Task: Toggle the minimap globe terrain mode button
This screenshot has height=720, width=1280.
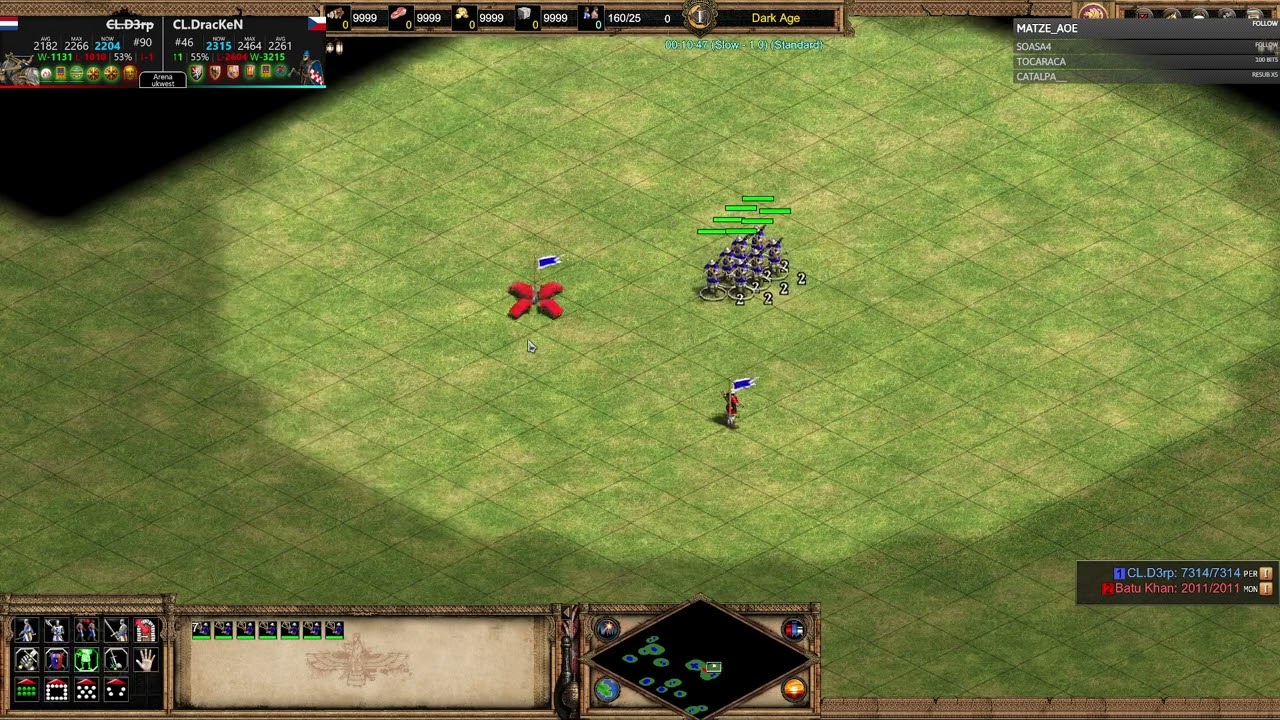Action: [x=607, y=689]
